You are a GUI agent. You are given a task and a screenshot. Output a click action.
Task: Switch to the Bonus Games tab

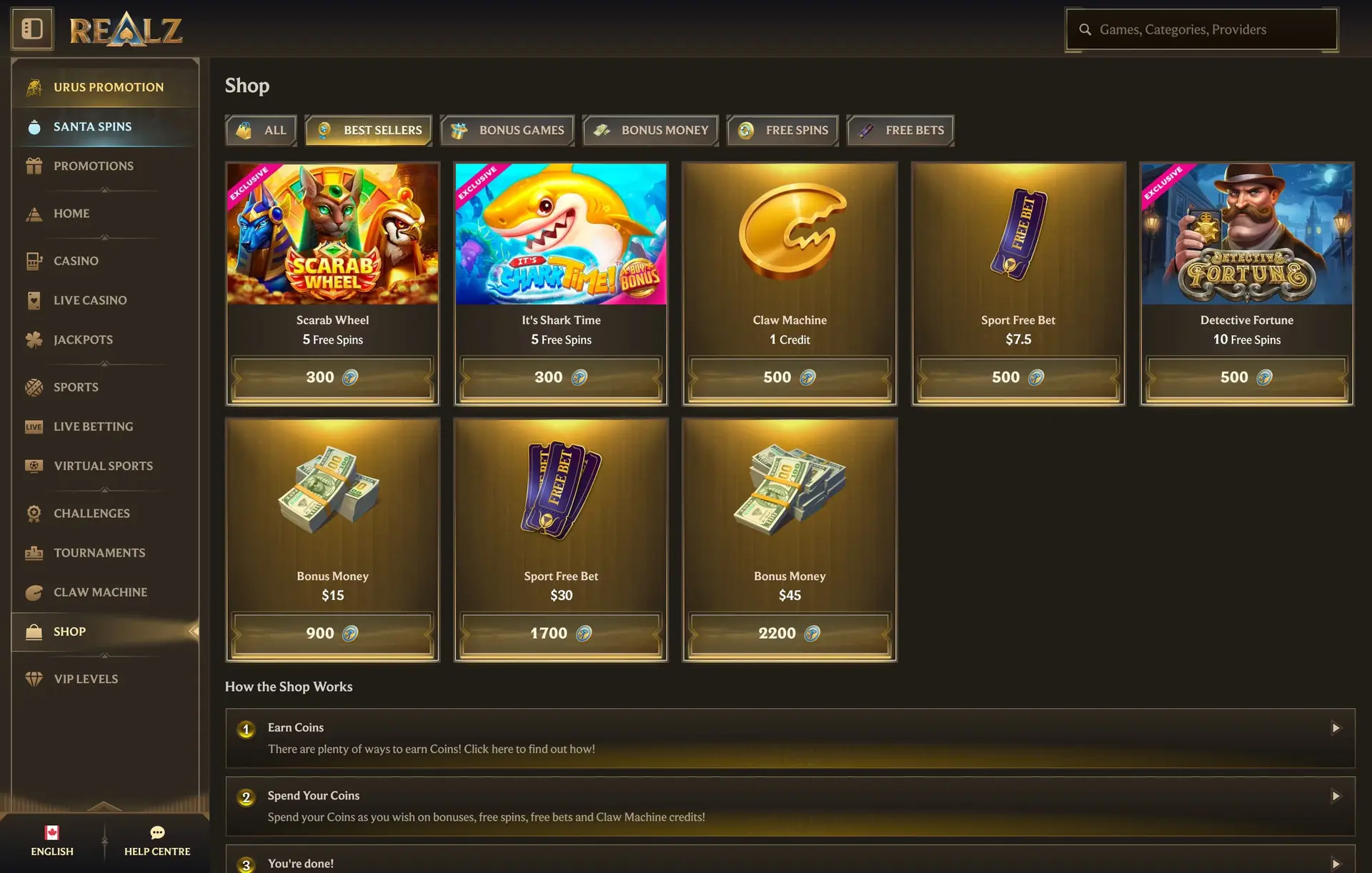(x=507, y=130)
